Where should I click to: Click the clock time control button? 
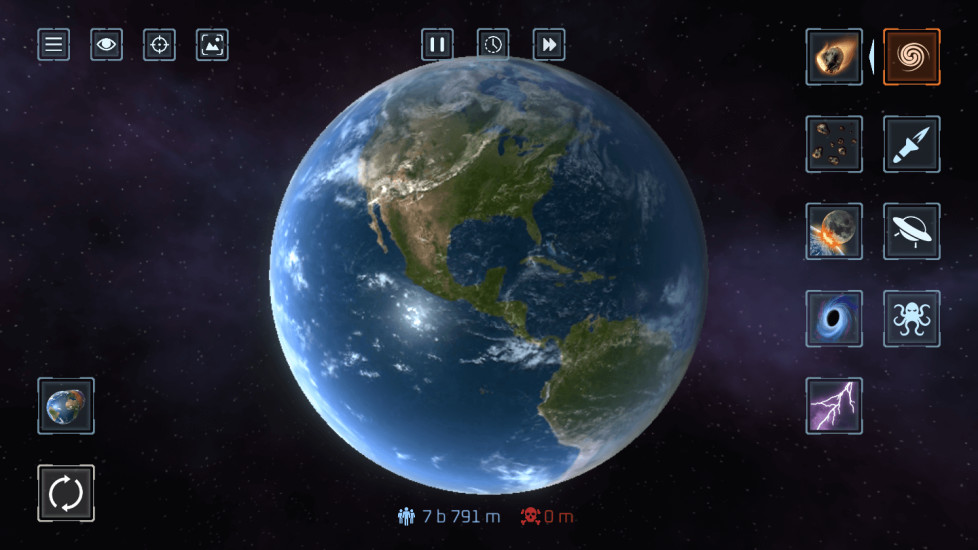(493, 44)
